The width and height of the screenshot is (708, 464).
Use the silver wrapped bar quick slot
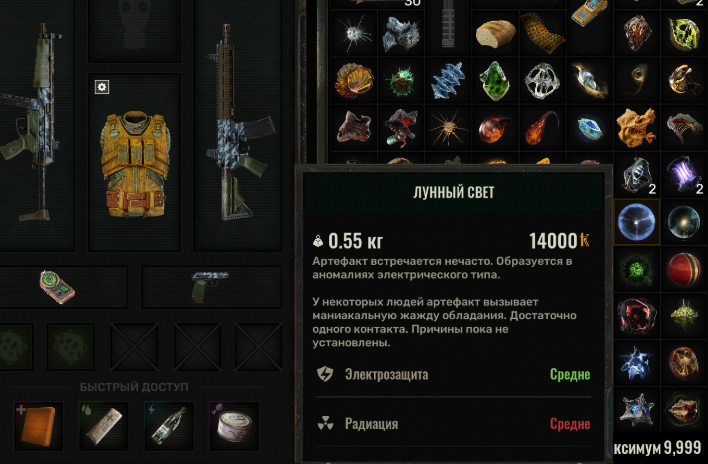tap(103, 425)
